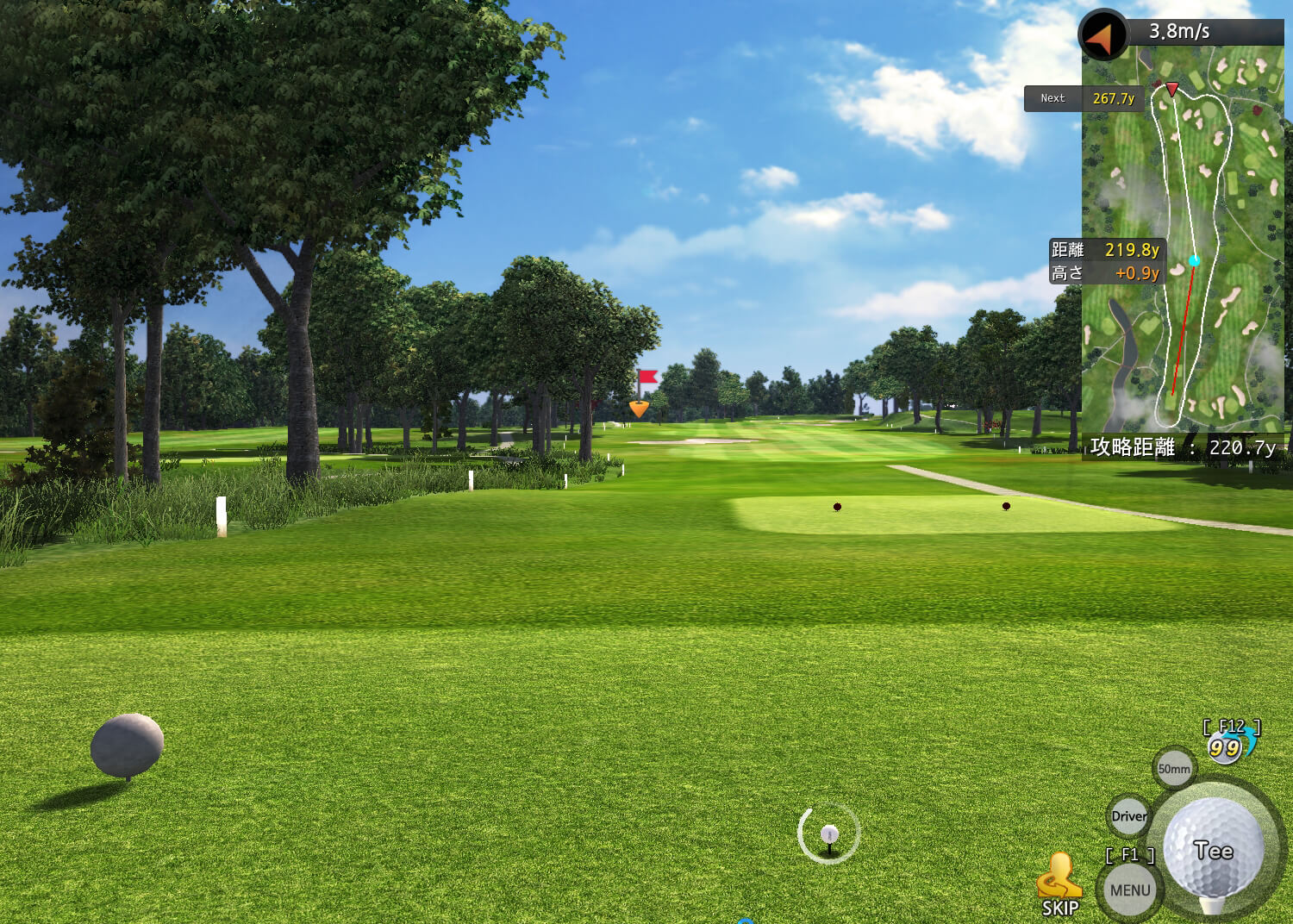Click the wind direction compass arrow
This screenshot has height=924, width=1293.
coord(1102,35)
